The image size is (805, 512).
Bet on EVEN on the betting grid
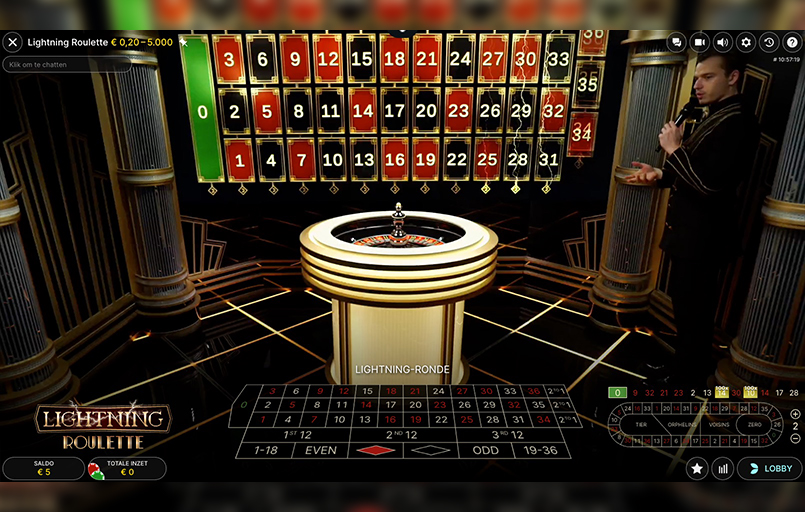(x=322, y=450)
